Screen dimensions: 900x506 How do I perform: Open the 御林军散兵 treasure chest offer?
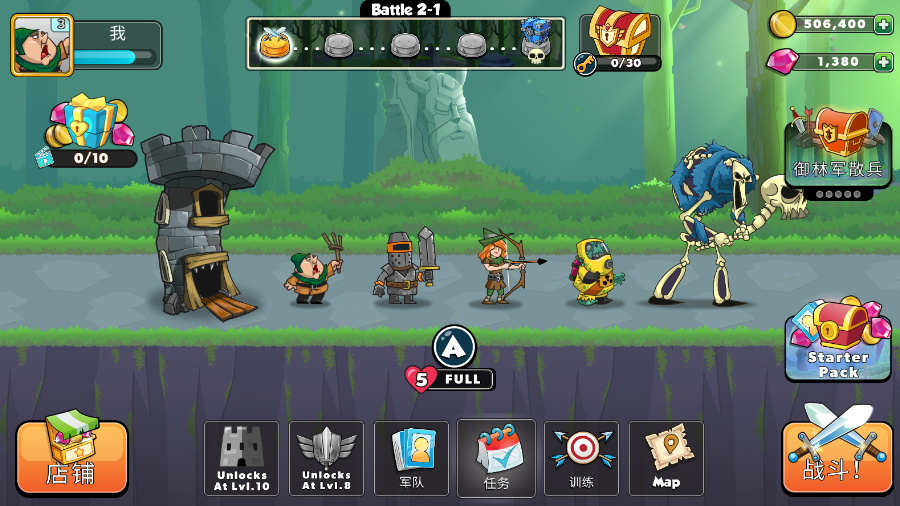838,148
